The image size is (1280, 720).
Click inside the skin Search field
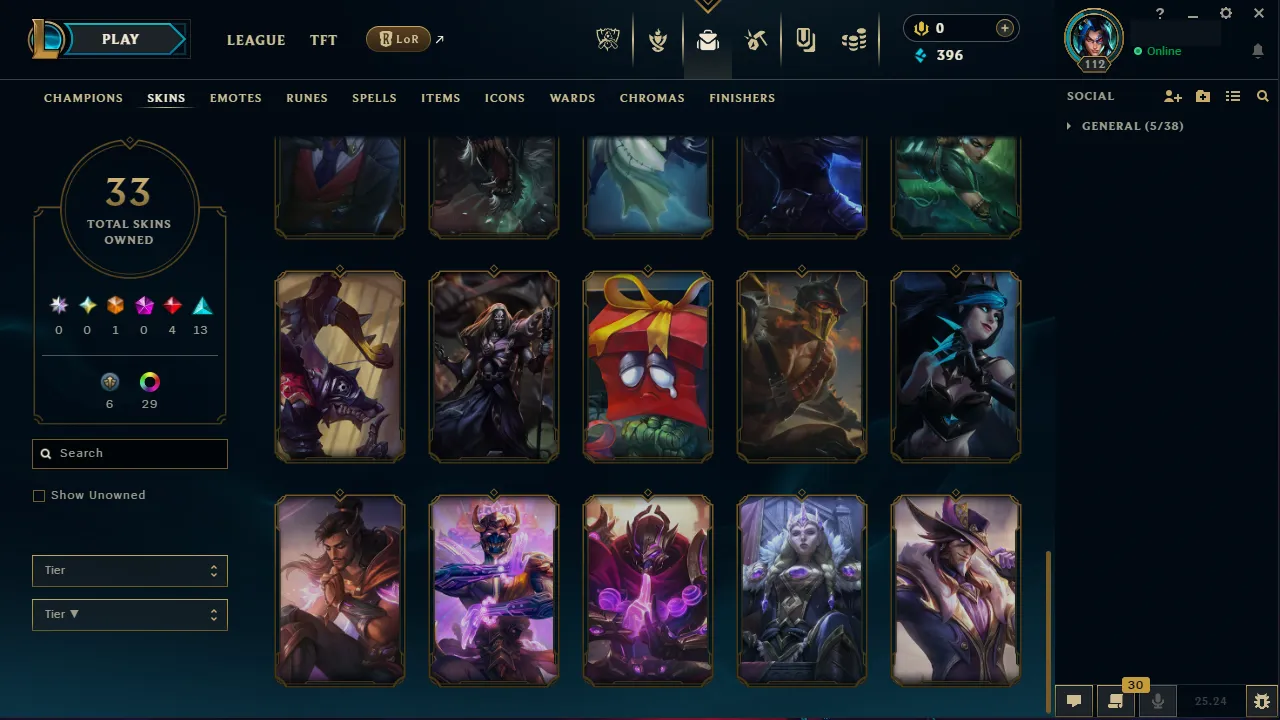(x=129, y=453)
